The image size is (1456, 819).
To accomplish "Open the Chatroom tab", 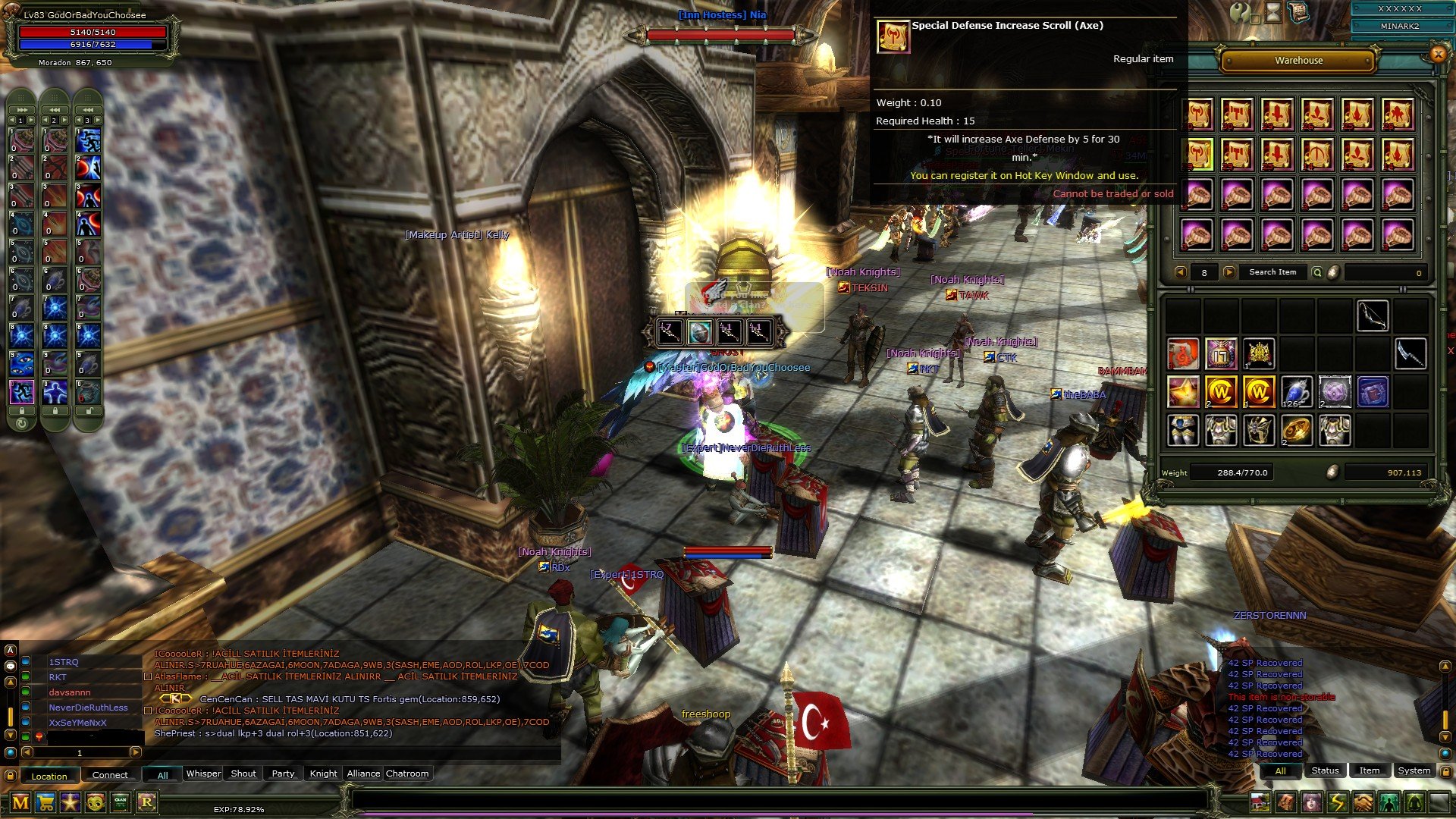I will click(x=407, y=773).
